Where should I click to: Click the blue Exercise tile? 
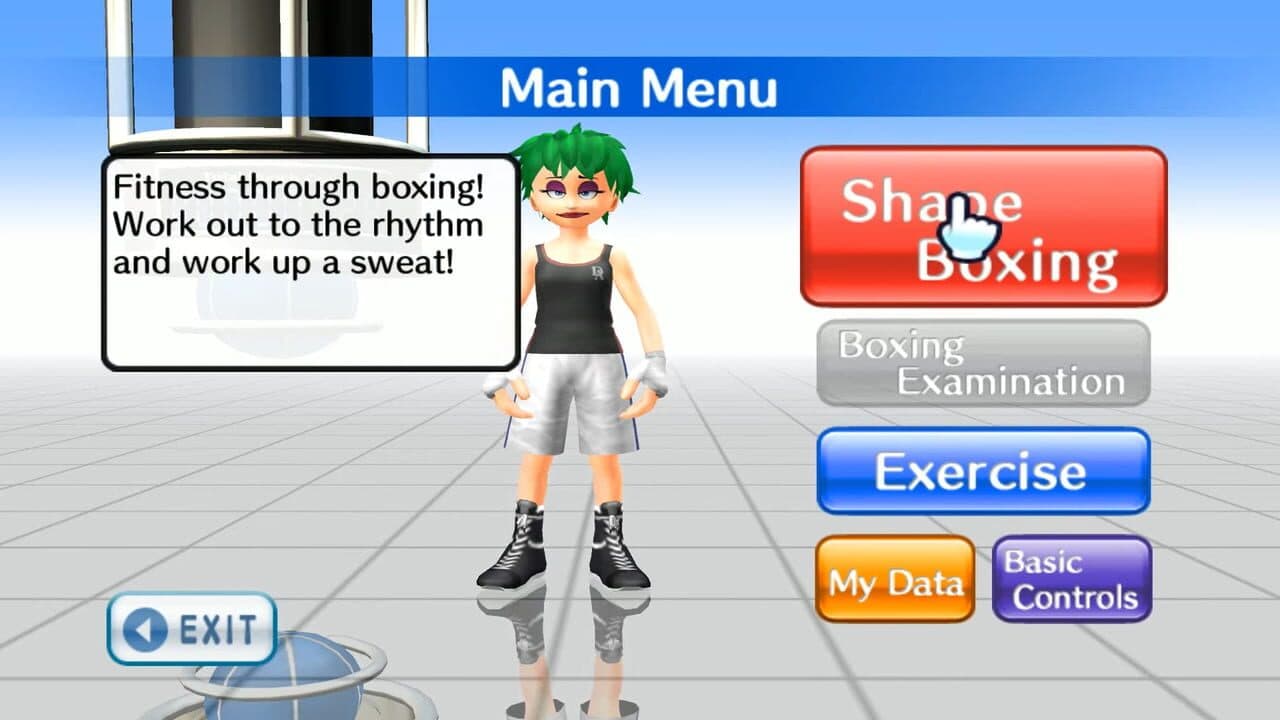coord(983,468)
